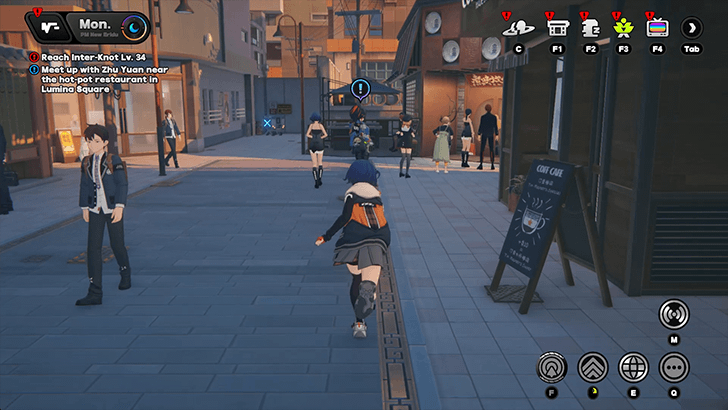Expand the top bar with the arrow button
The image size is (728, 410).
[691, 28]
